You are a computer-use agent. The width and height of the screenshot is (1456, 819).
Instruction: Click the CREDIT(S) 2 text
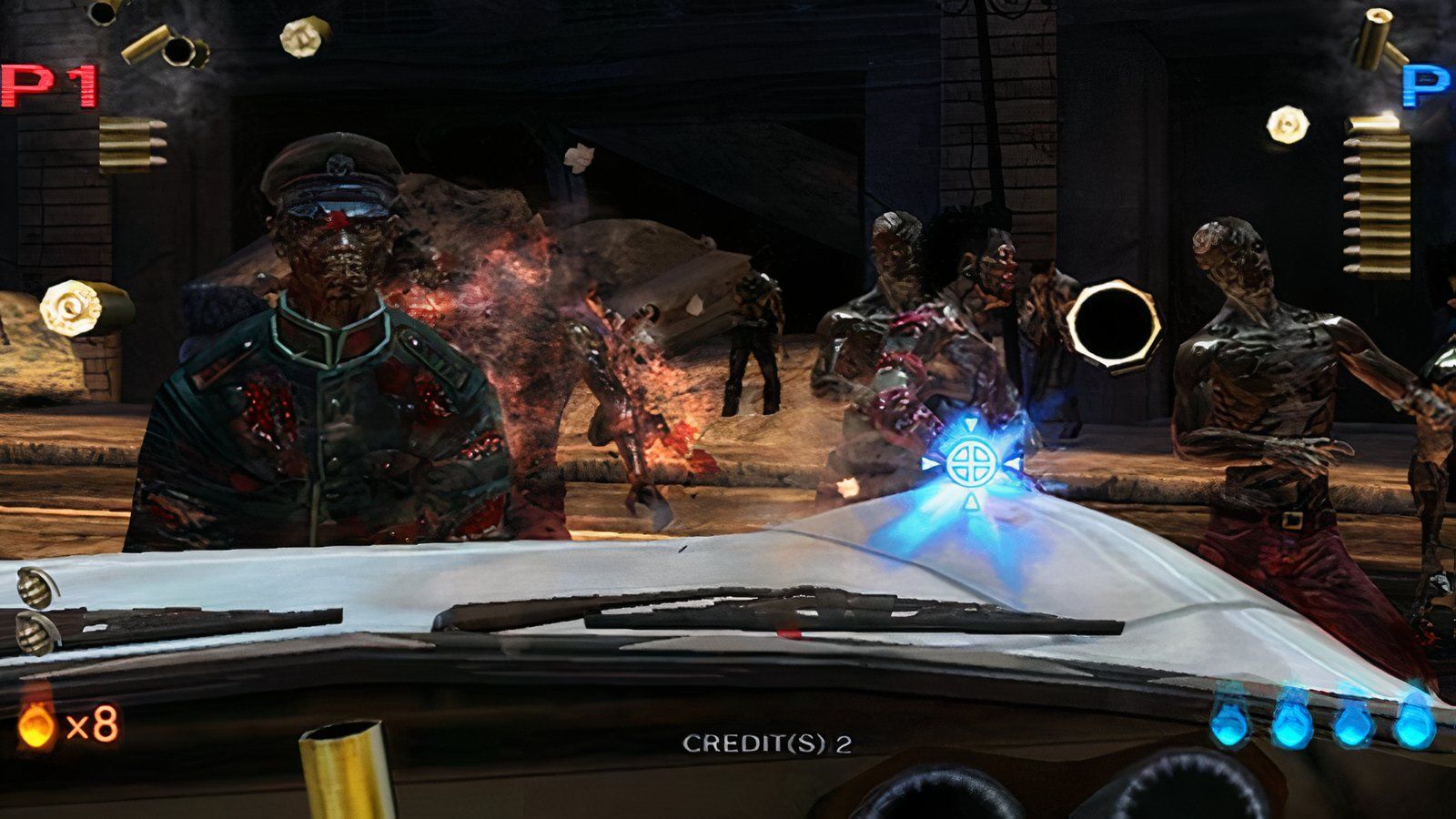pos(769,743)
